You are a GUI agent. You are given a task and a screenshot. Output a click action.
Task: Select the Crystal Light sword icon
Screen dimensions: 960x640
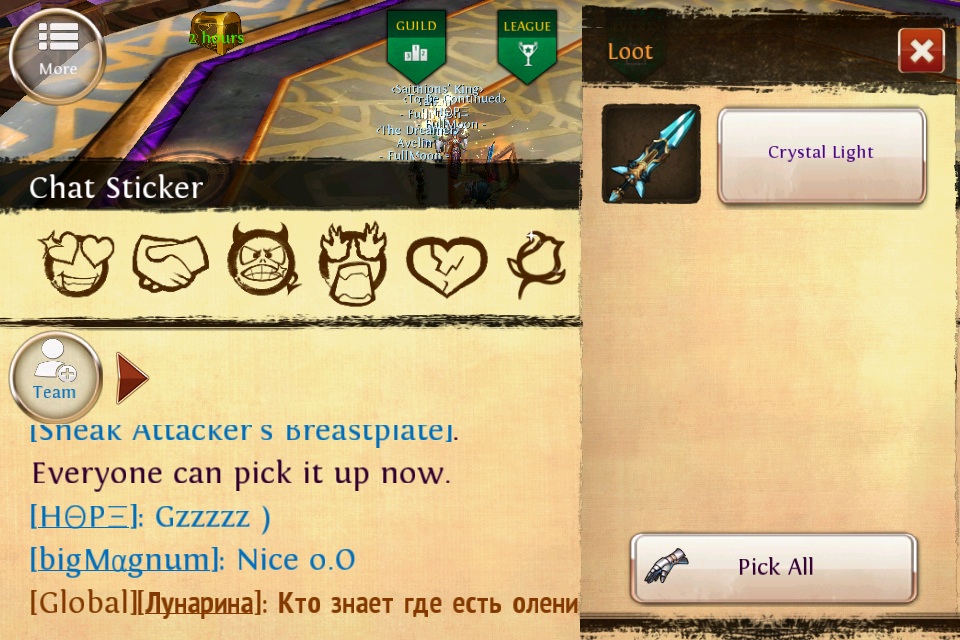point(651,154)
